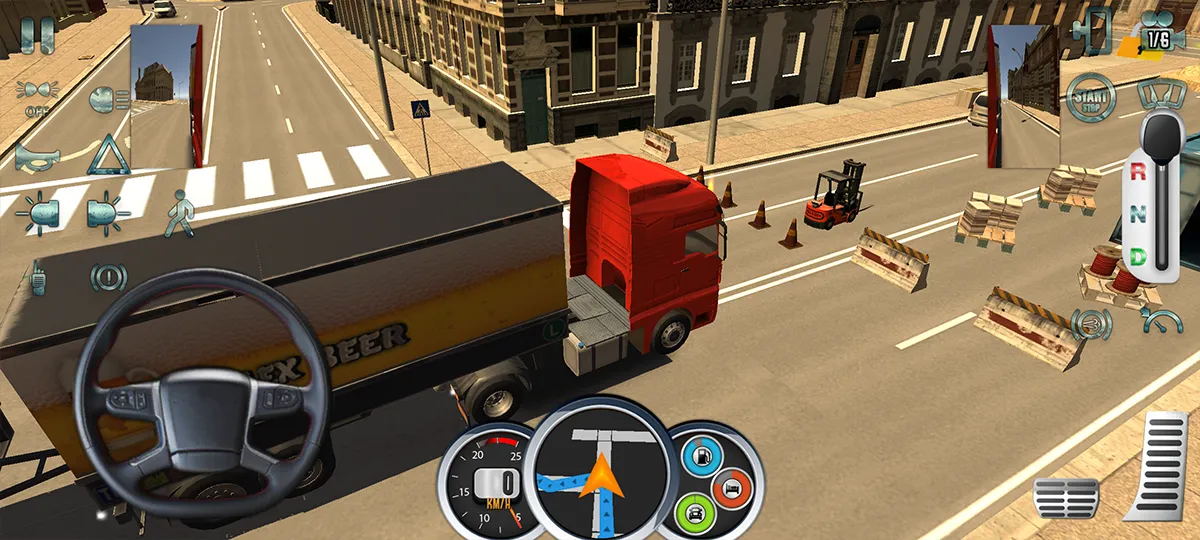Open the walkie-talkie radio
The width and height of the screenshot is (1200, 540).
point(37,277)
